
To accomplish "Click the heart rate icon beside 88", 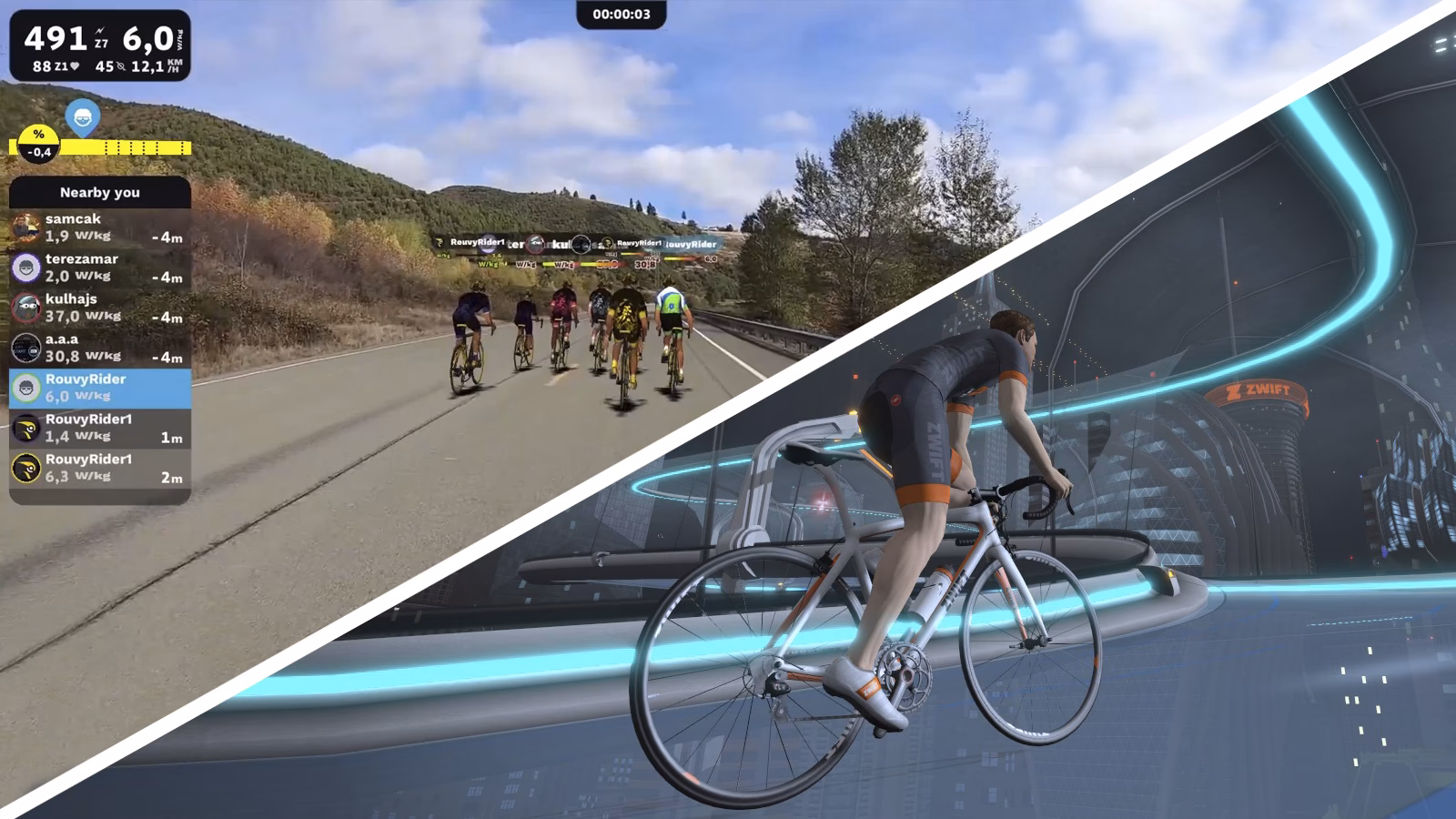I will pos(76,66).
